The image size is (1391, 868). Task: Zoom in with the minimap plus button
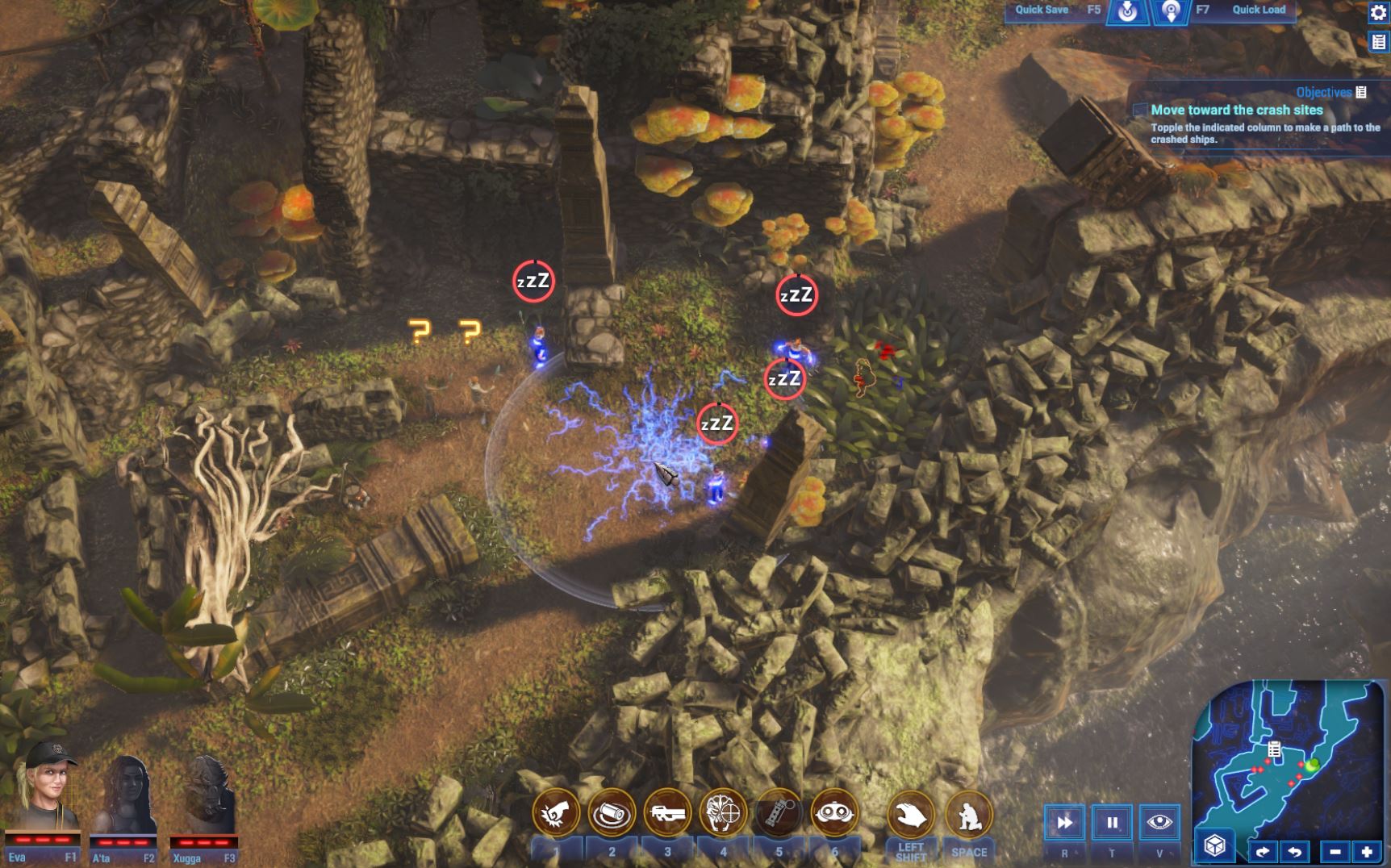click(x=1367, y=851)
